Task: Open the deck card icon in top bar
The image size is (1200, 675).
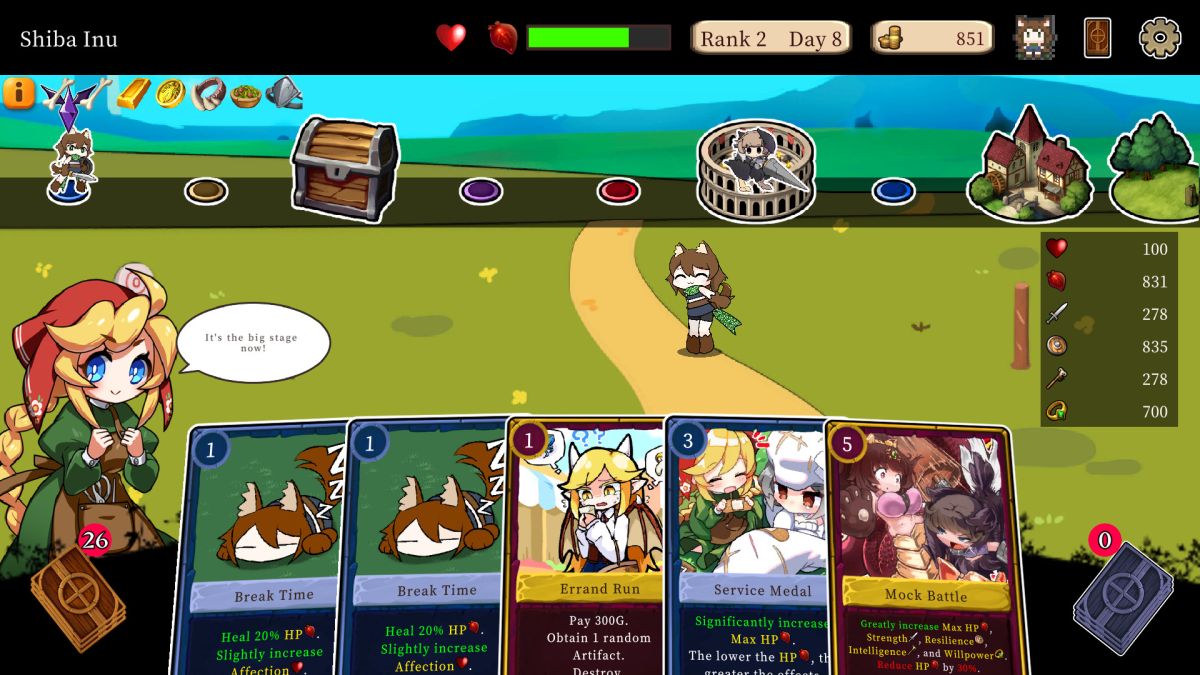Action: point(1097,38)
